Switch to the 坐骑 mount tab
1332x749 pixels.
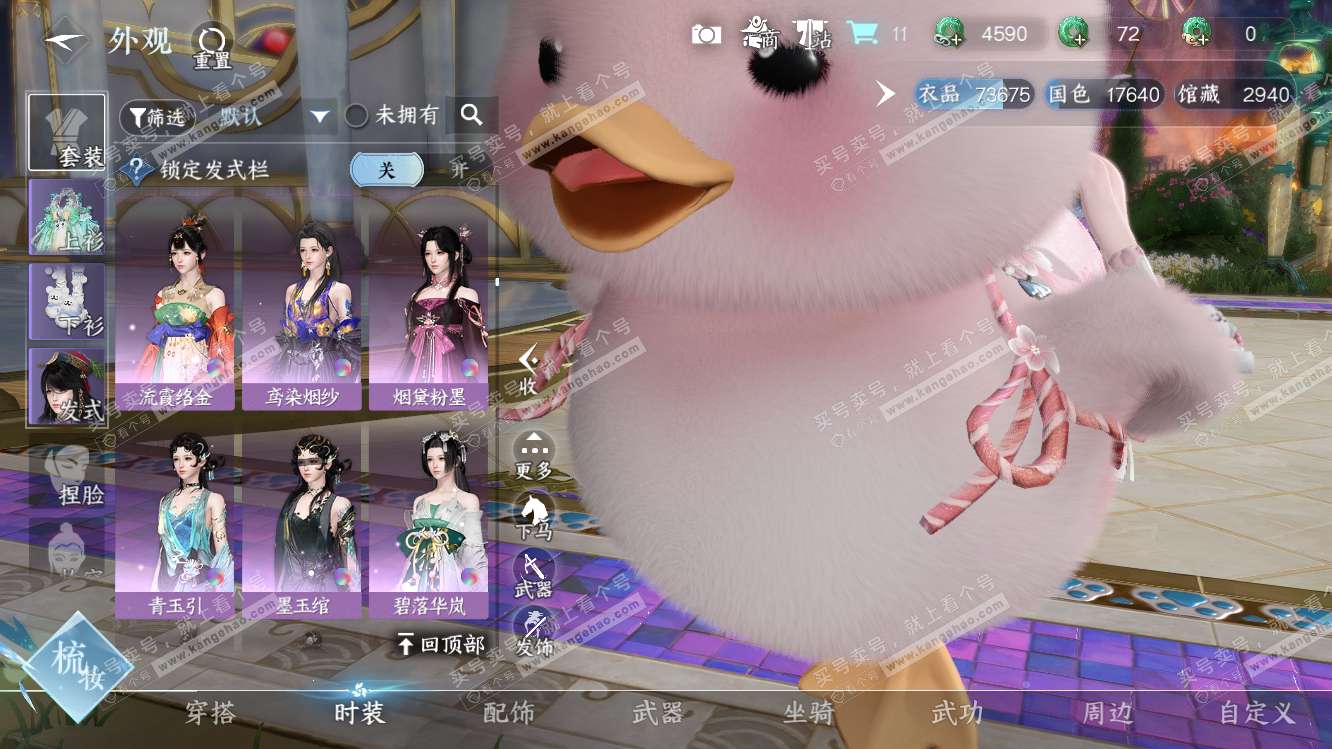(x=808, y=713)
